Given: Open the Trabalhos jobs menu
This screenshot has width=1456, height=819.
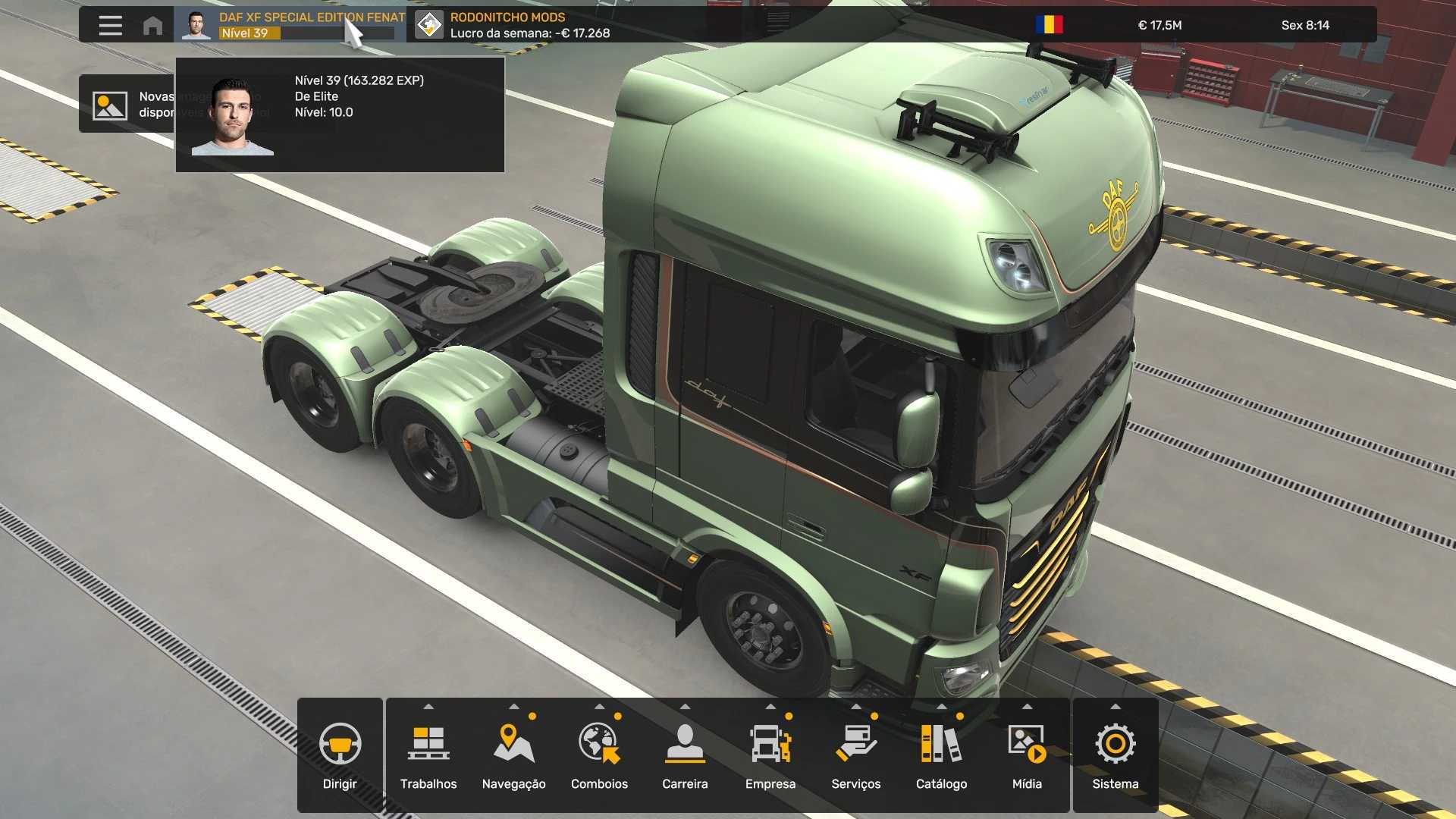Looking at the screenshot, I should 428,755.
